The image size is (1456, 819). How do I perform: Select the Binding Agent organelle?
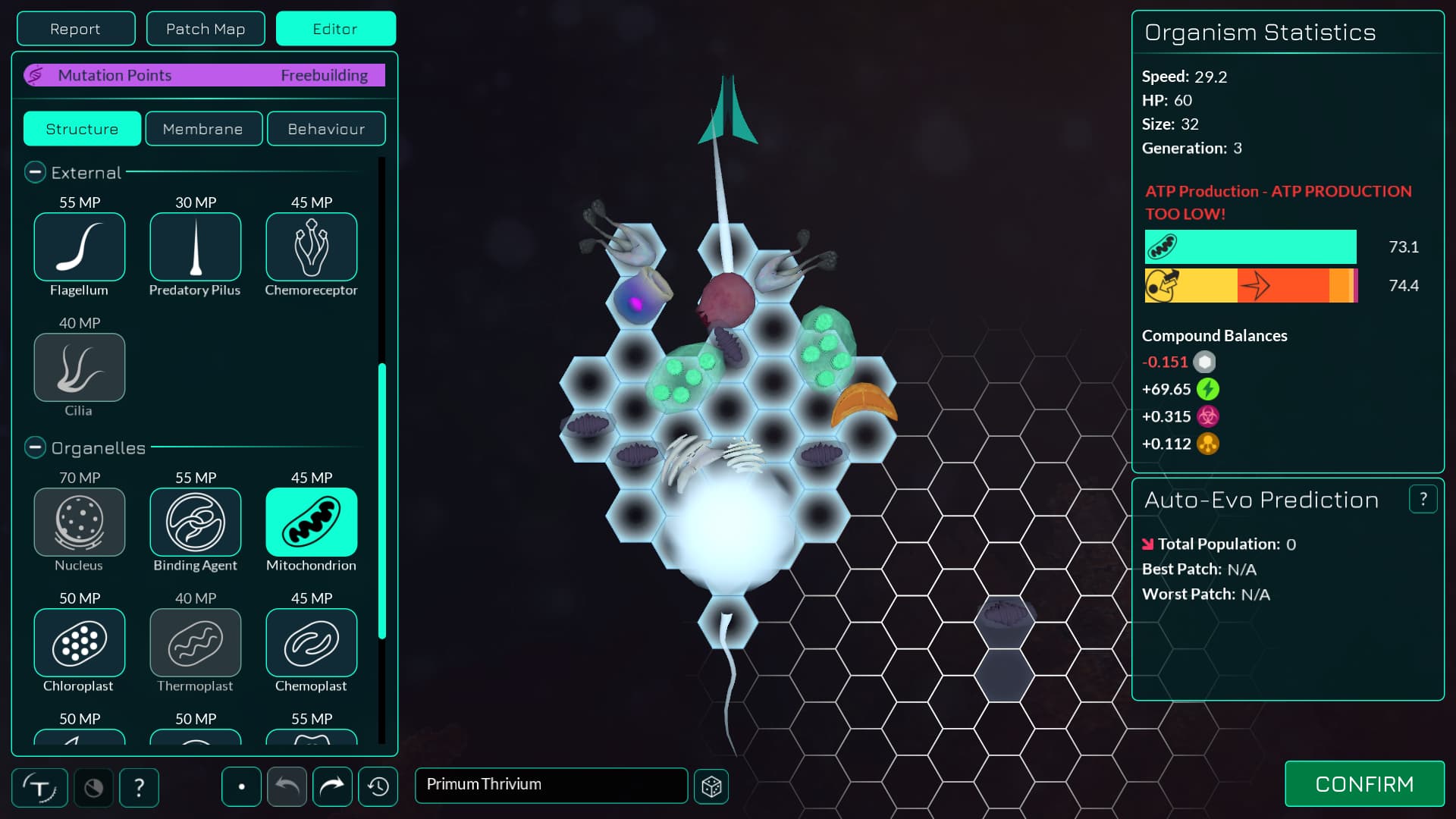click(196, 522)
